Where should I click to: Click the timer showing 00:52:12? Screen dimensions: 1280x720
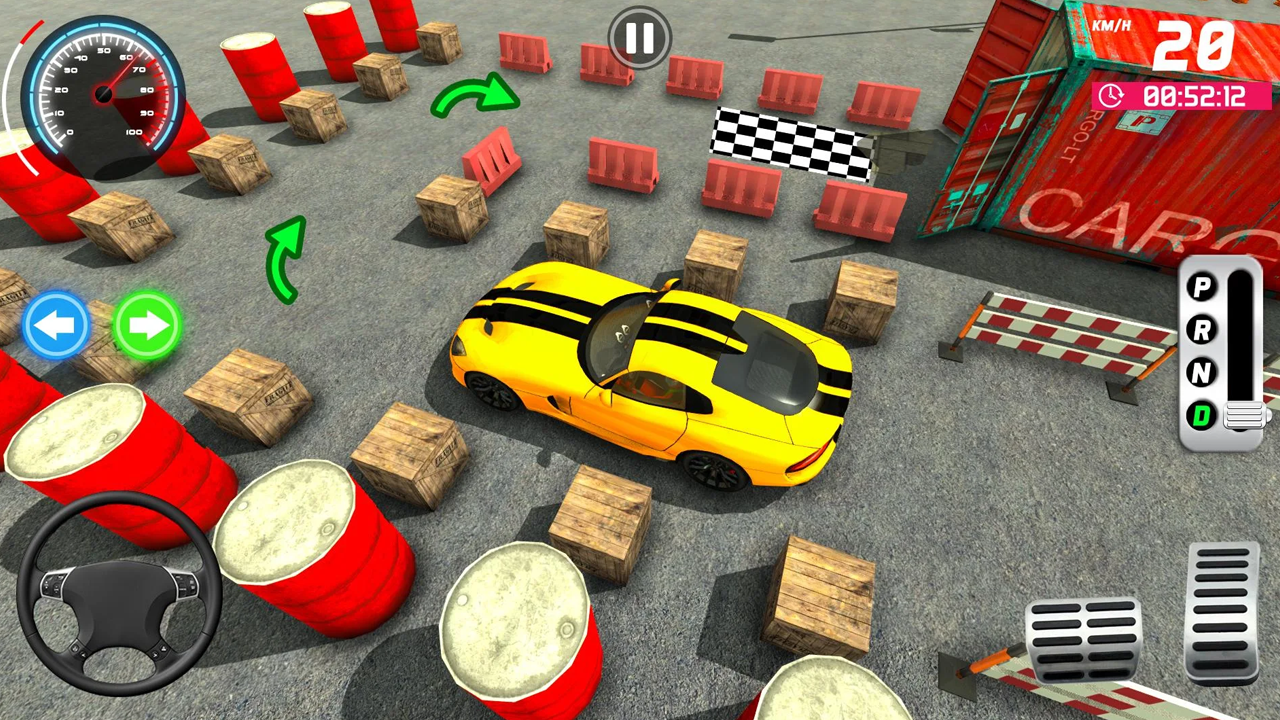click(1183, 96)
